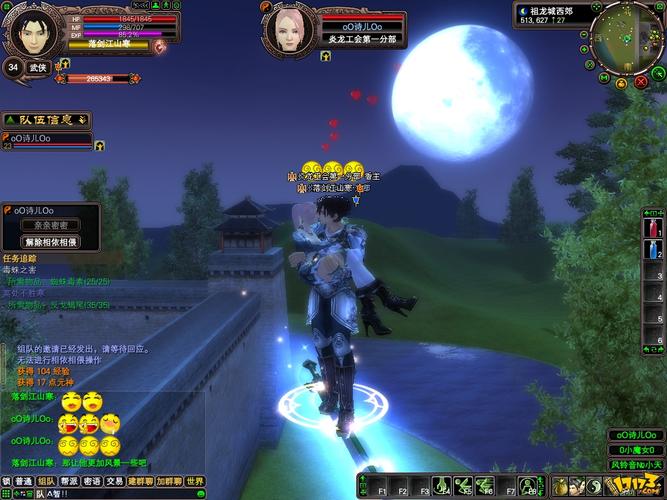Click the 建群聊 create group chat button
667x500 pixels.
coord(140,481)
